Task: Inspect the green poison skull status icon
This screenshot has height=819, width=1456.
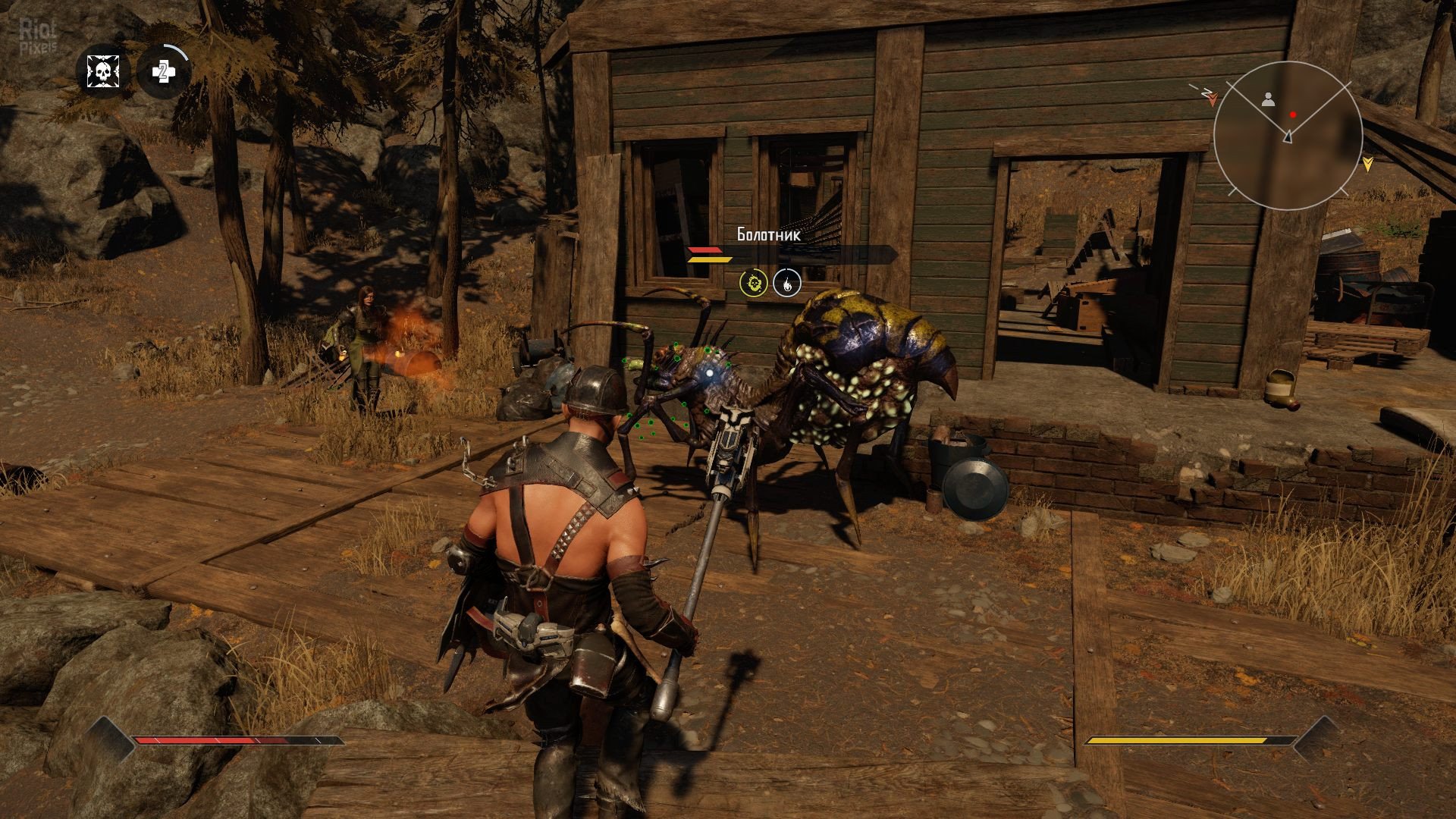Action: [754, 284]
